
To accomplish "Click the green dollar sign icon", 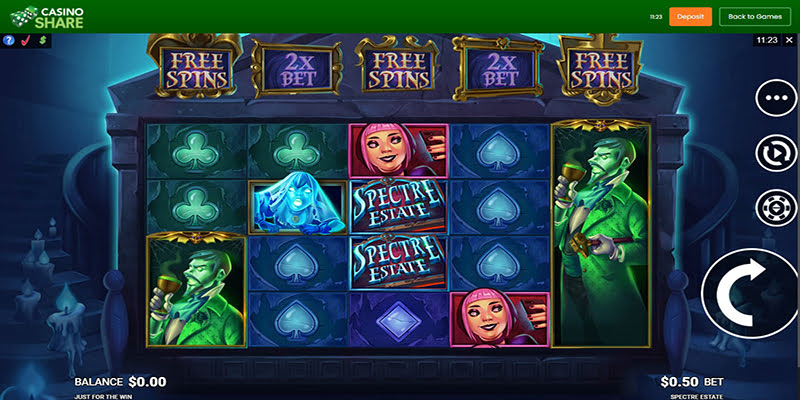I will [x=43, y=41].
